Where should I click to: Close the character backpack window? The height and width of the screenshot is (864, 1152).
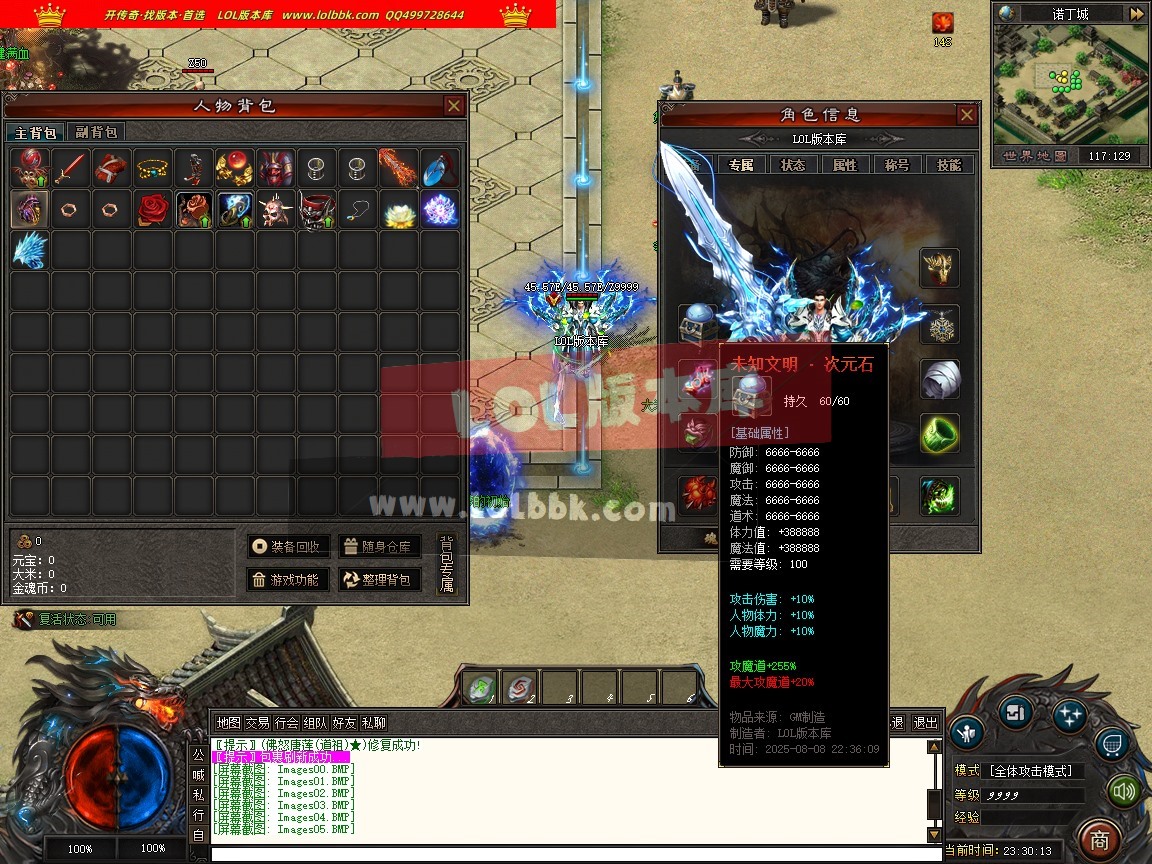tap(454, 106)
